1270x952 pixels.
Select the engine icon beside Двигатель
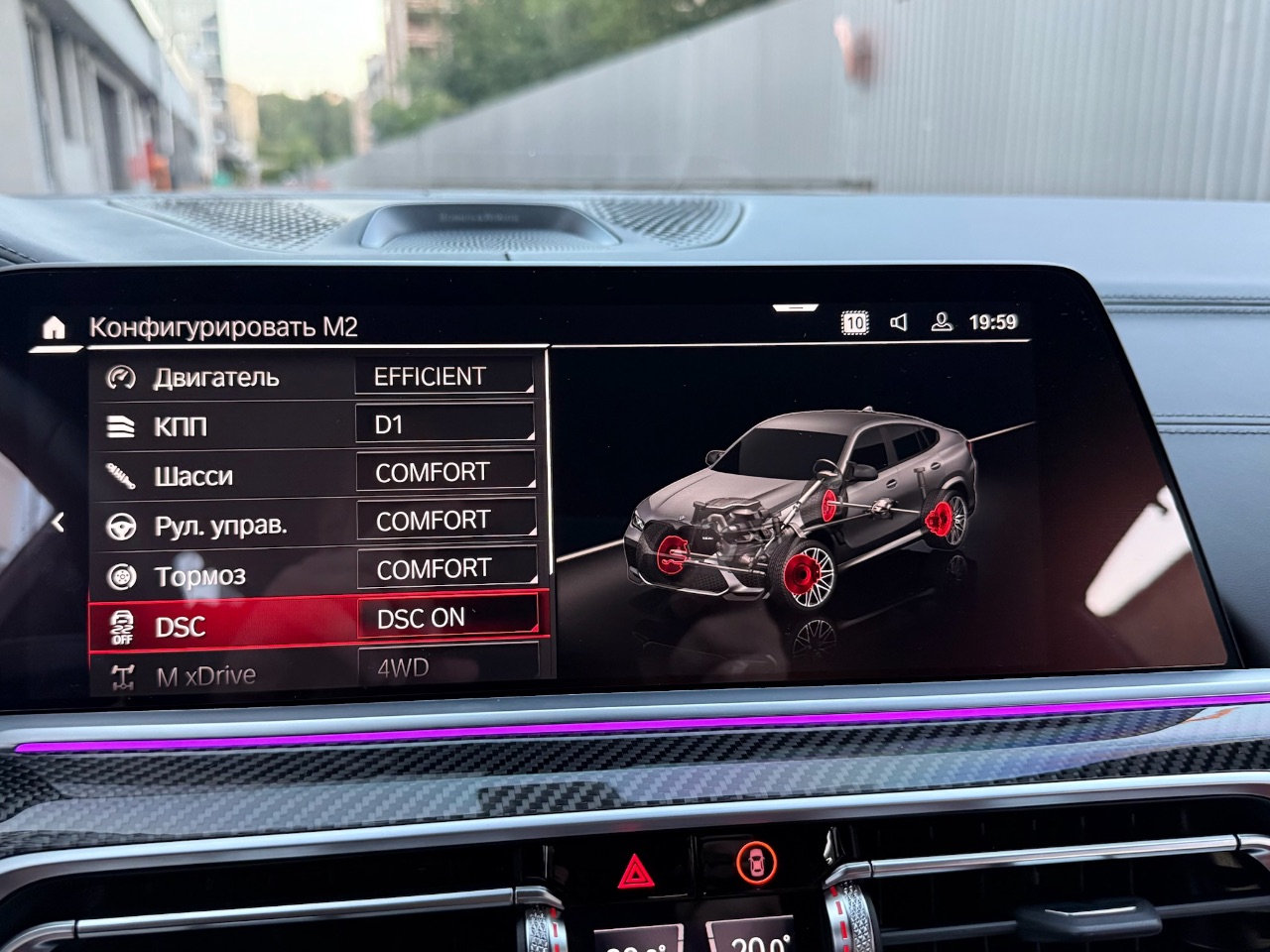point(122,376)
